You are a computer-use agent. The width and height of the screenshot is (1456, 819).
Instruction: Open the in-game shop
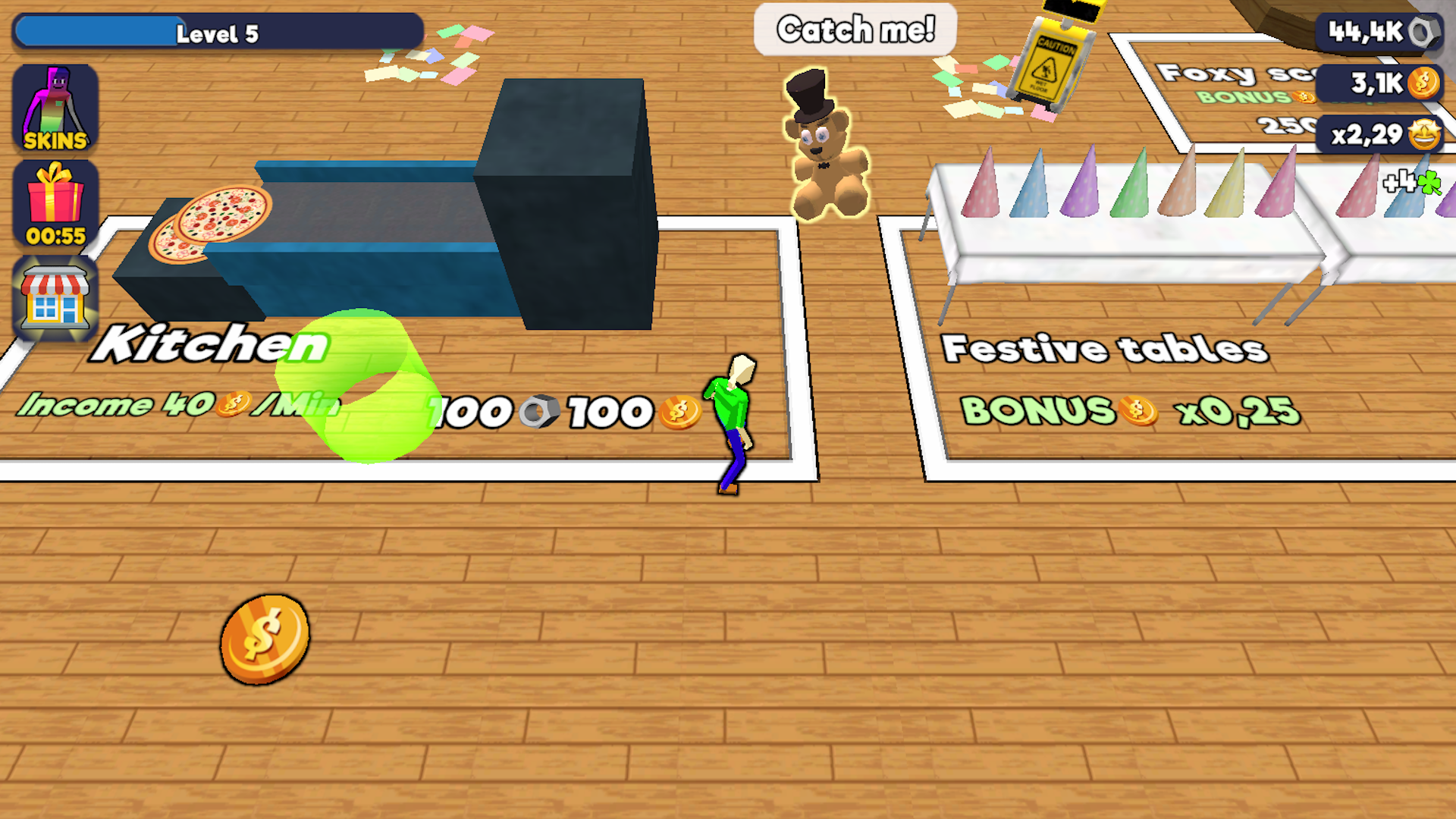tap(55, 296)
